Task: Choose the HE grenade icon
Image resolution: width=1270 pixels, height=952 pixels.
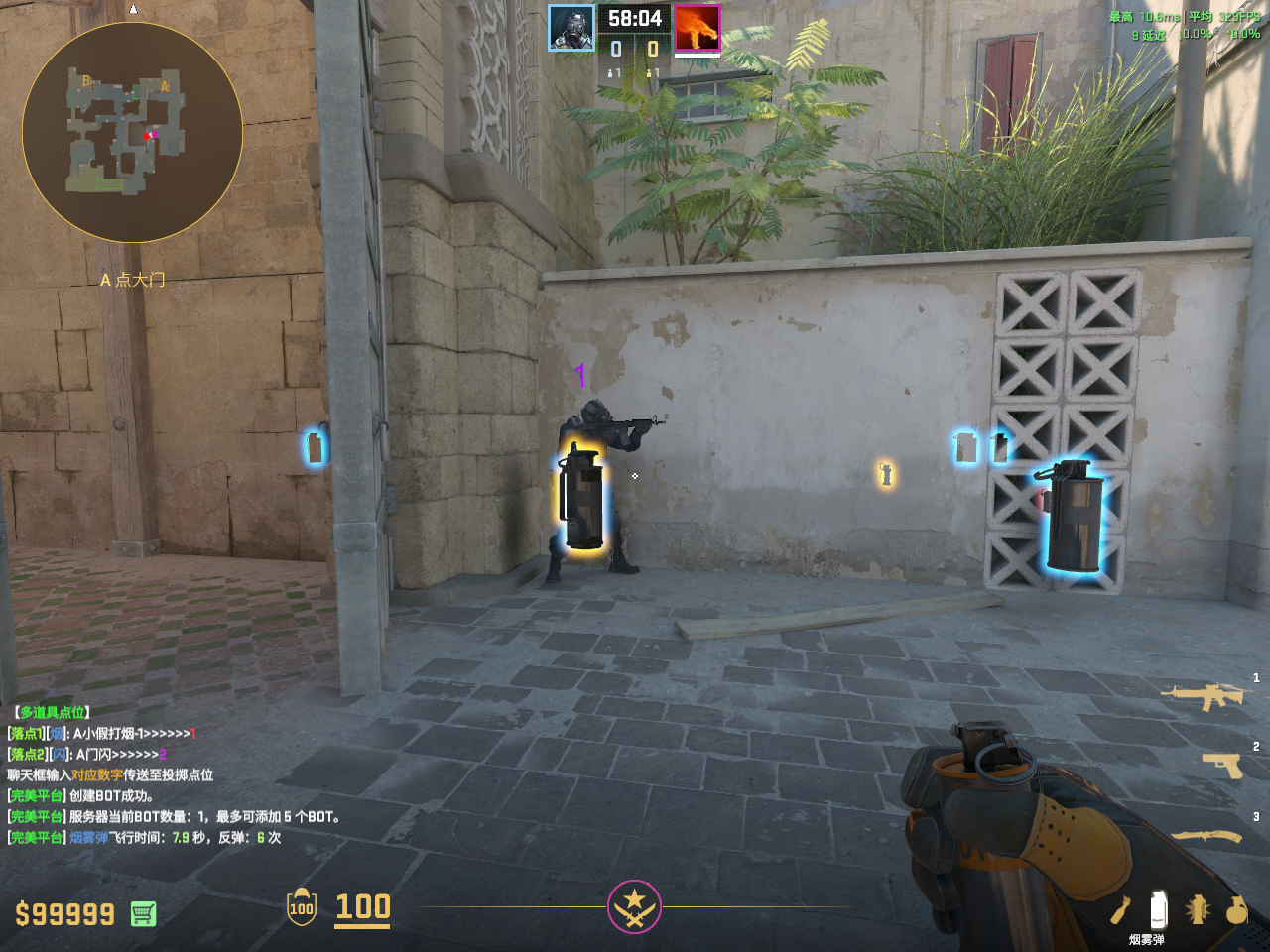Action: point(1236,909)
